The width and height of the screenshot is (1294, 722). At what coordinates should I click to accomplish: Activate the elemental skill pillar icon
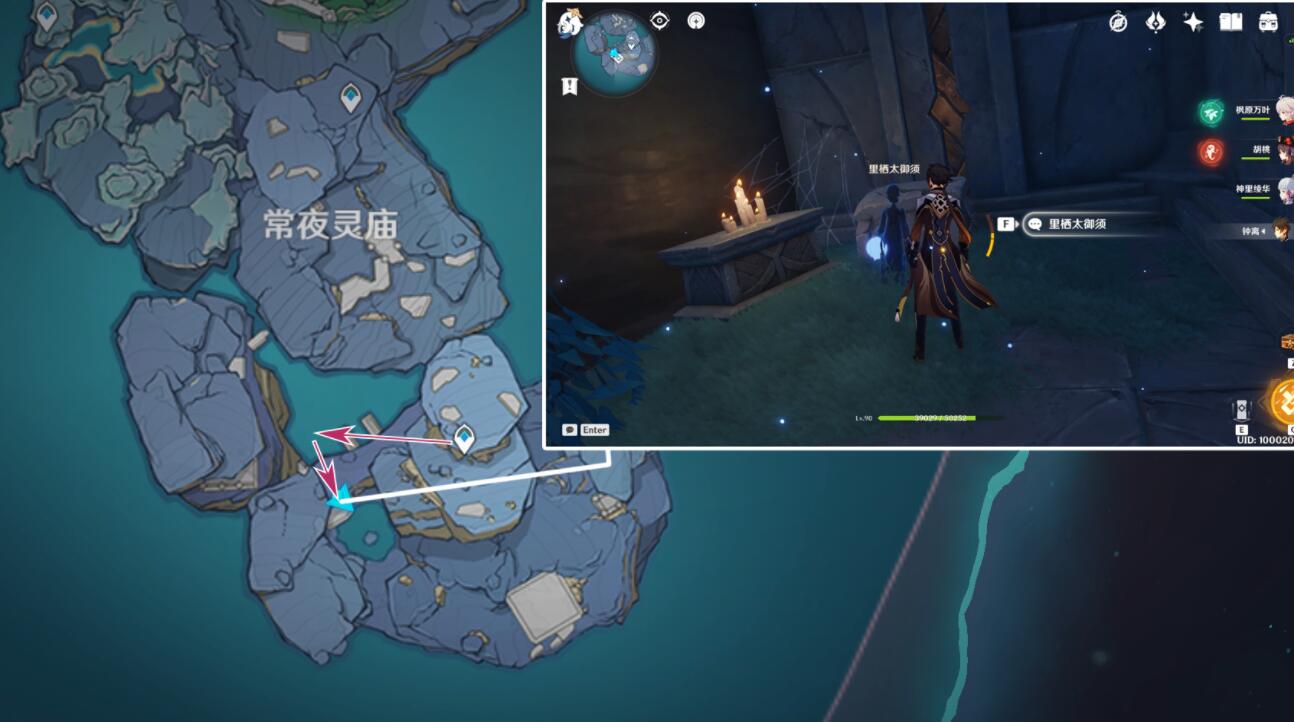point(1241,410)
